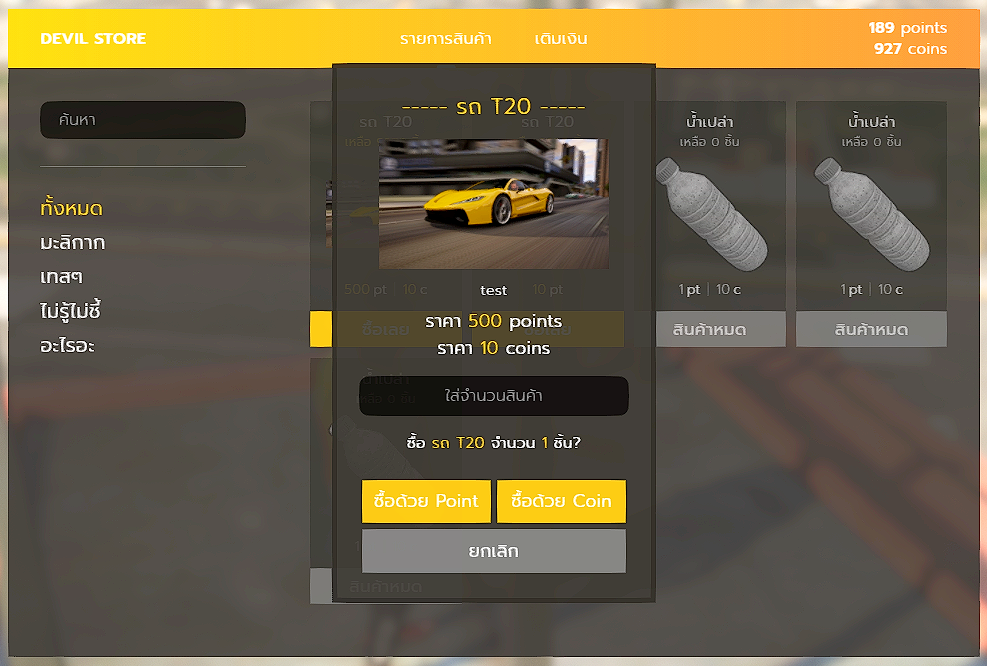Viewport: 987px width, 666px height.
Task: Open the รายการสินค้า product list tab
Action: (446, 39)
